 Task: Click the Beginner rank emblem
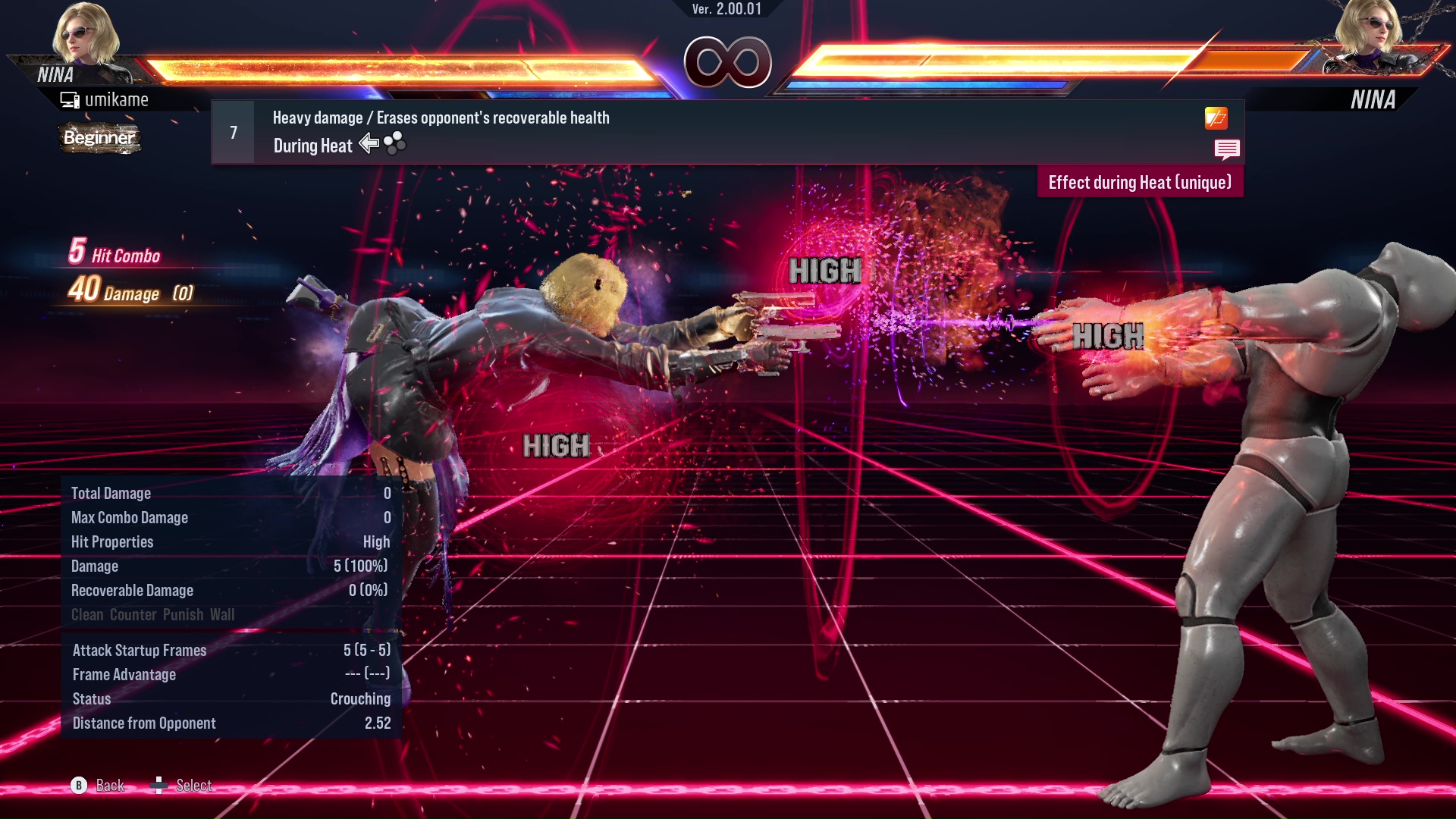99,138
